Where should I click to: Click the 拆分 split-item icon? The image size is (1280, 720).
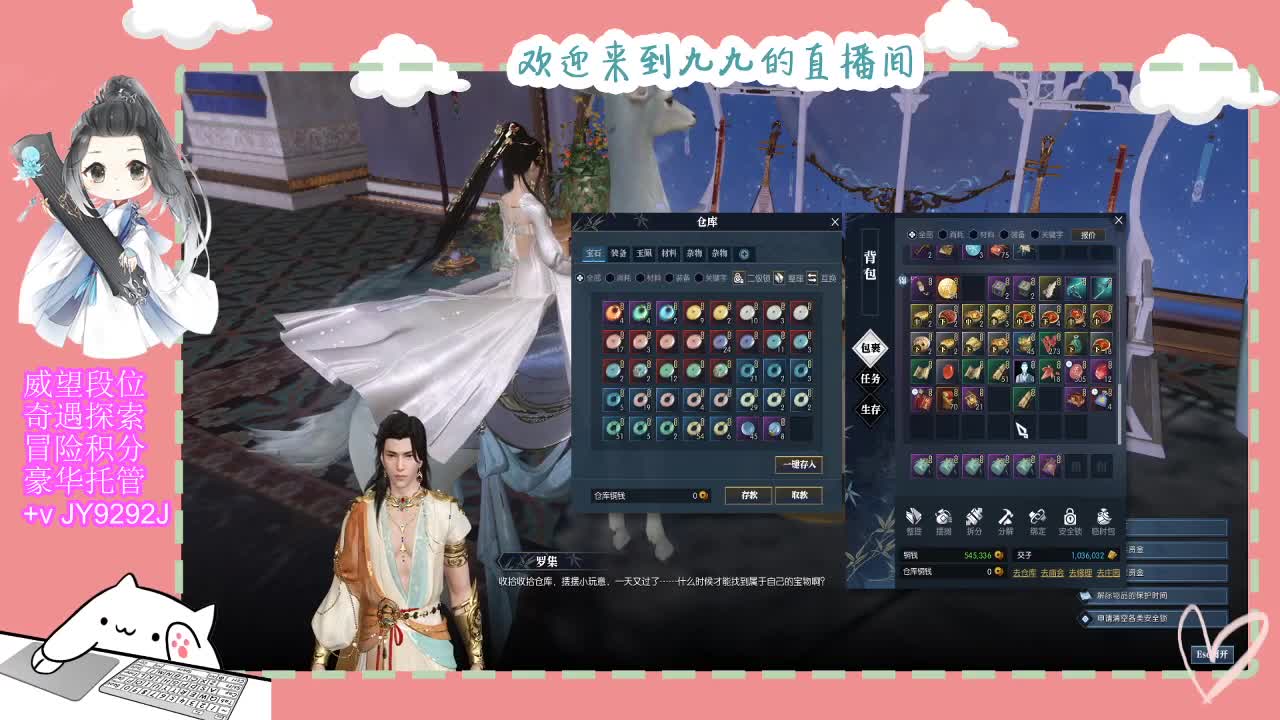tap(974, 518)
